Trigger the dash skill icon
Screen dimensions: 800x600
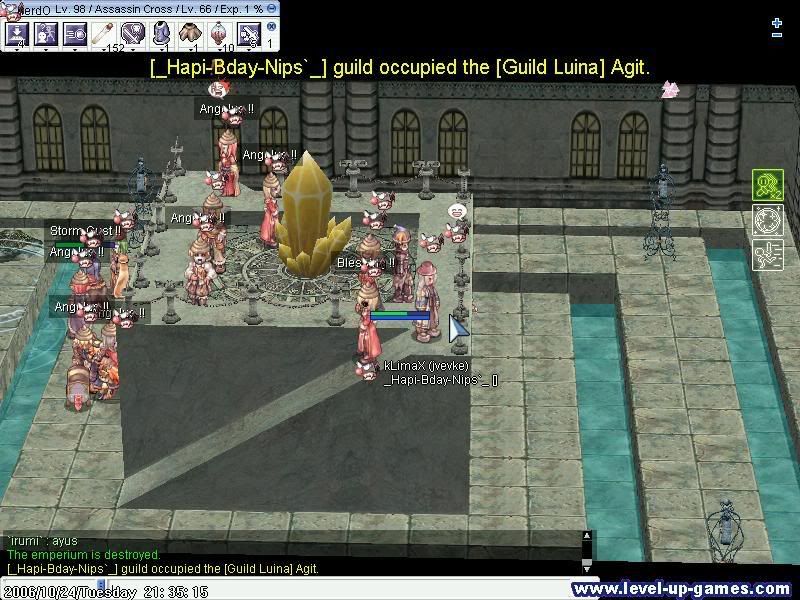pyautogui.click(x=75, y=35)
